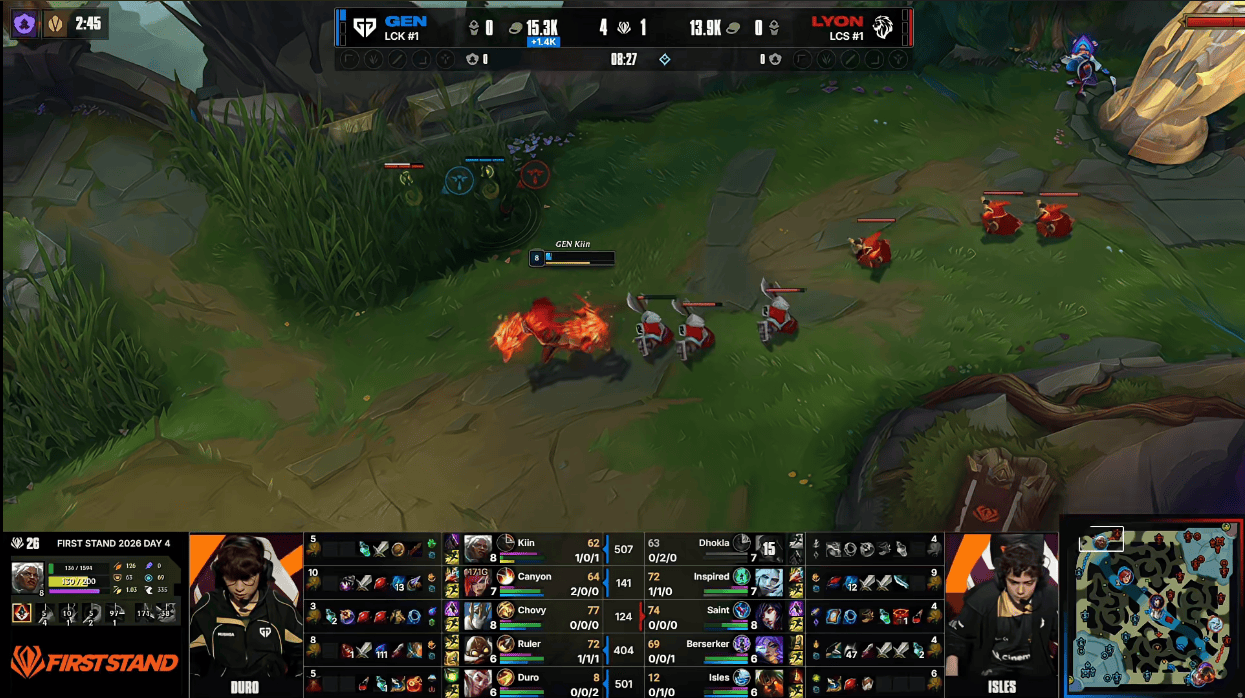Select Isles' champion portrait in the scoreboard

click(769, 683)
